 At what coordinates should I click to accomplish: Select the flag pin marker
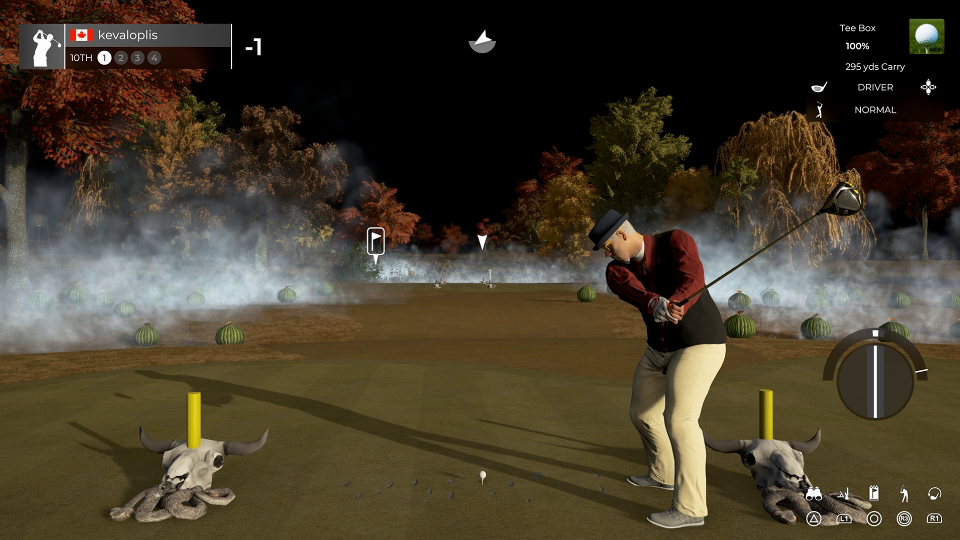[x=376, y=241]
